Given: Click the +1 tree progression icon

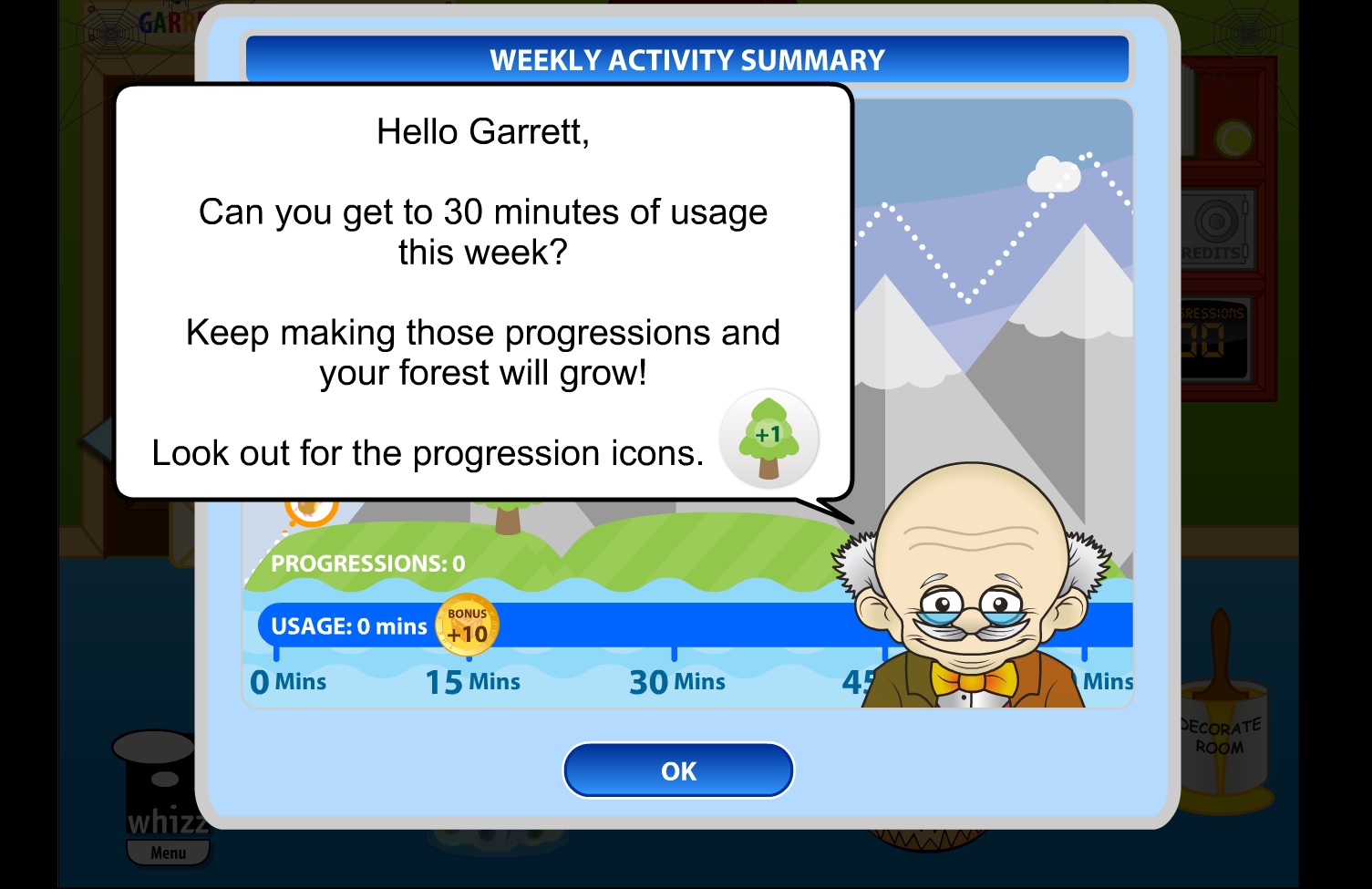Looking at the screenshot, I should (x=769, y=439).
